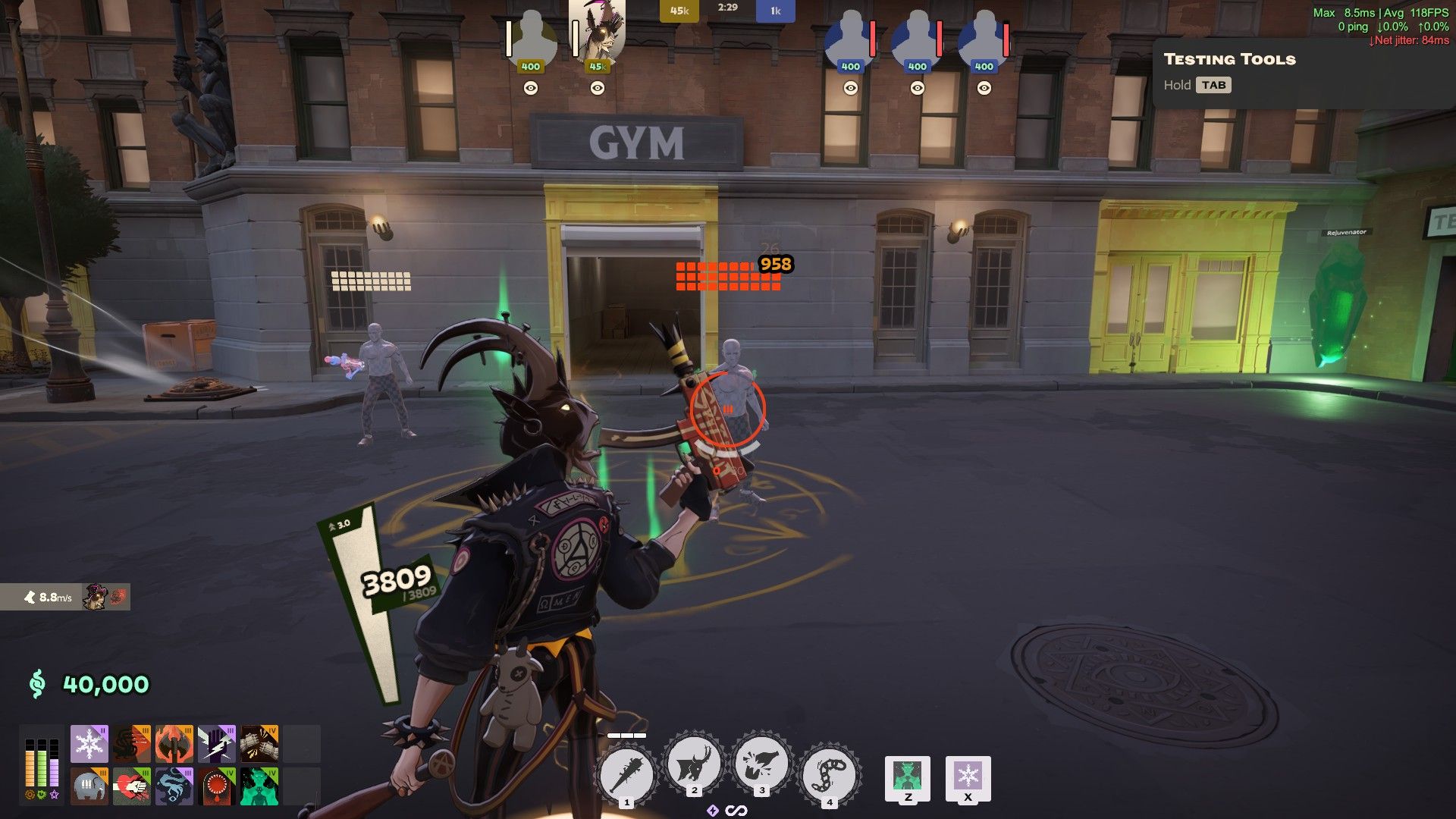Use the green figure active item on Z

[x=908, y=777]
